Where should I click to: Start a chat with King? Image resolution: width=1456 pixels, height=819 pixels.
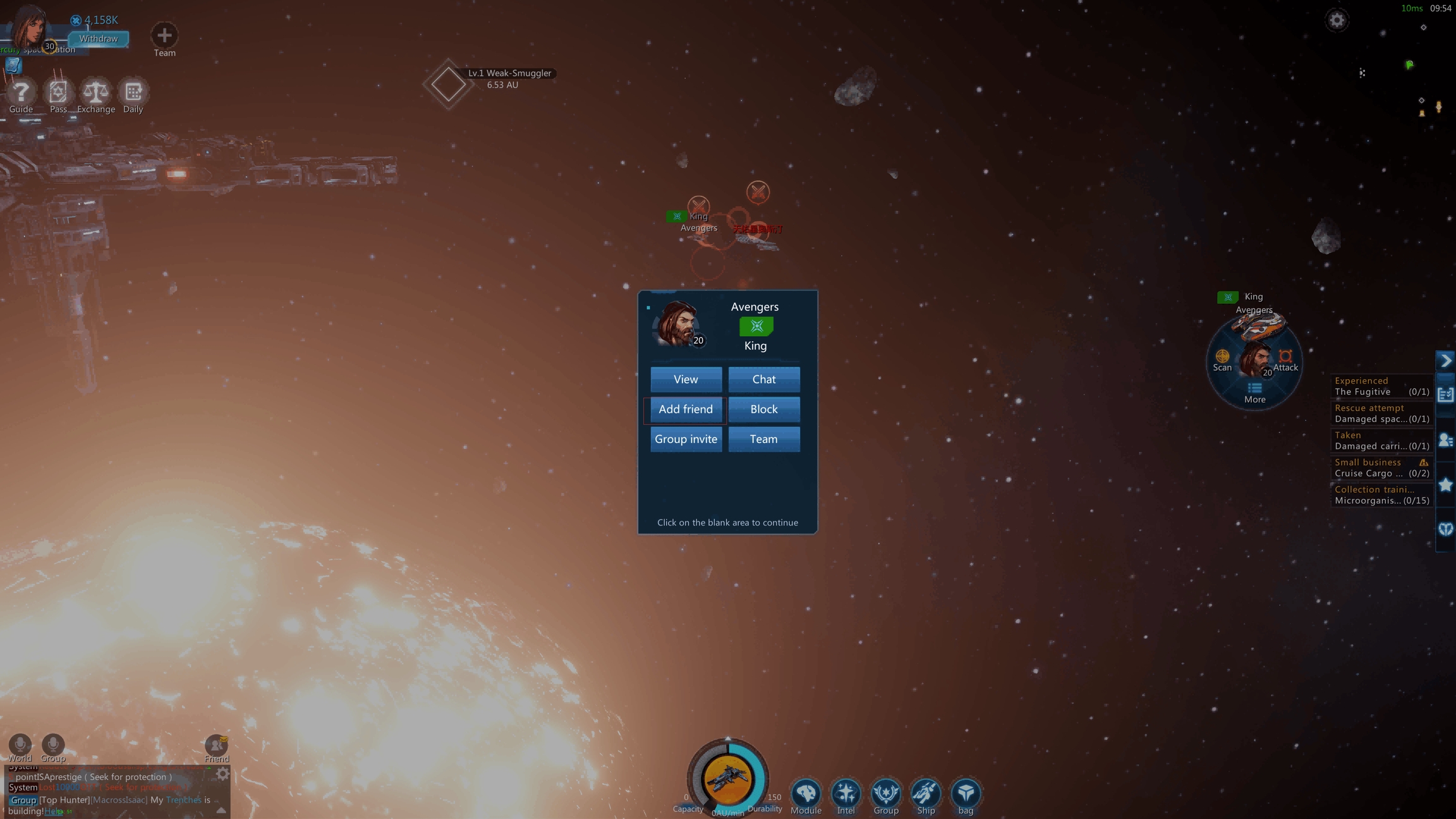tap(763, 379)
